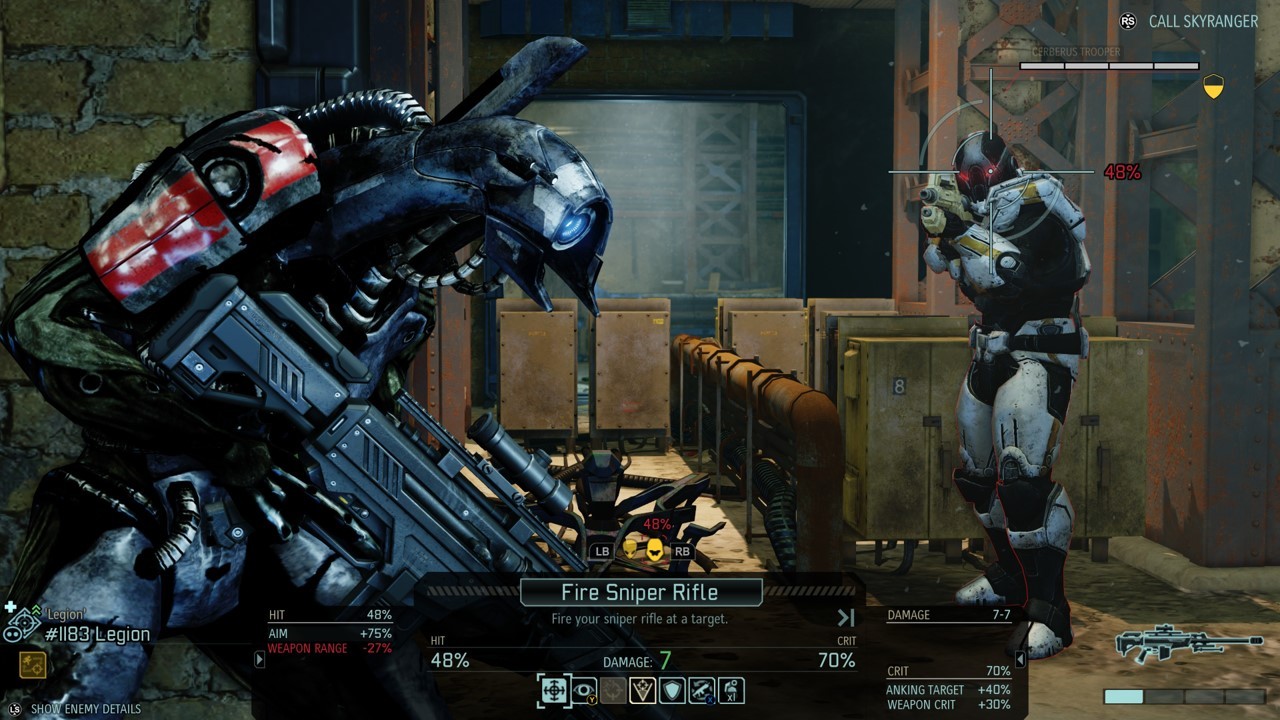Select the alien head enemy target icon
Viewport: 1280px width, 720px height.
(x=630, y=549)
